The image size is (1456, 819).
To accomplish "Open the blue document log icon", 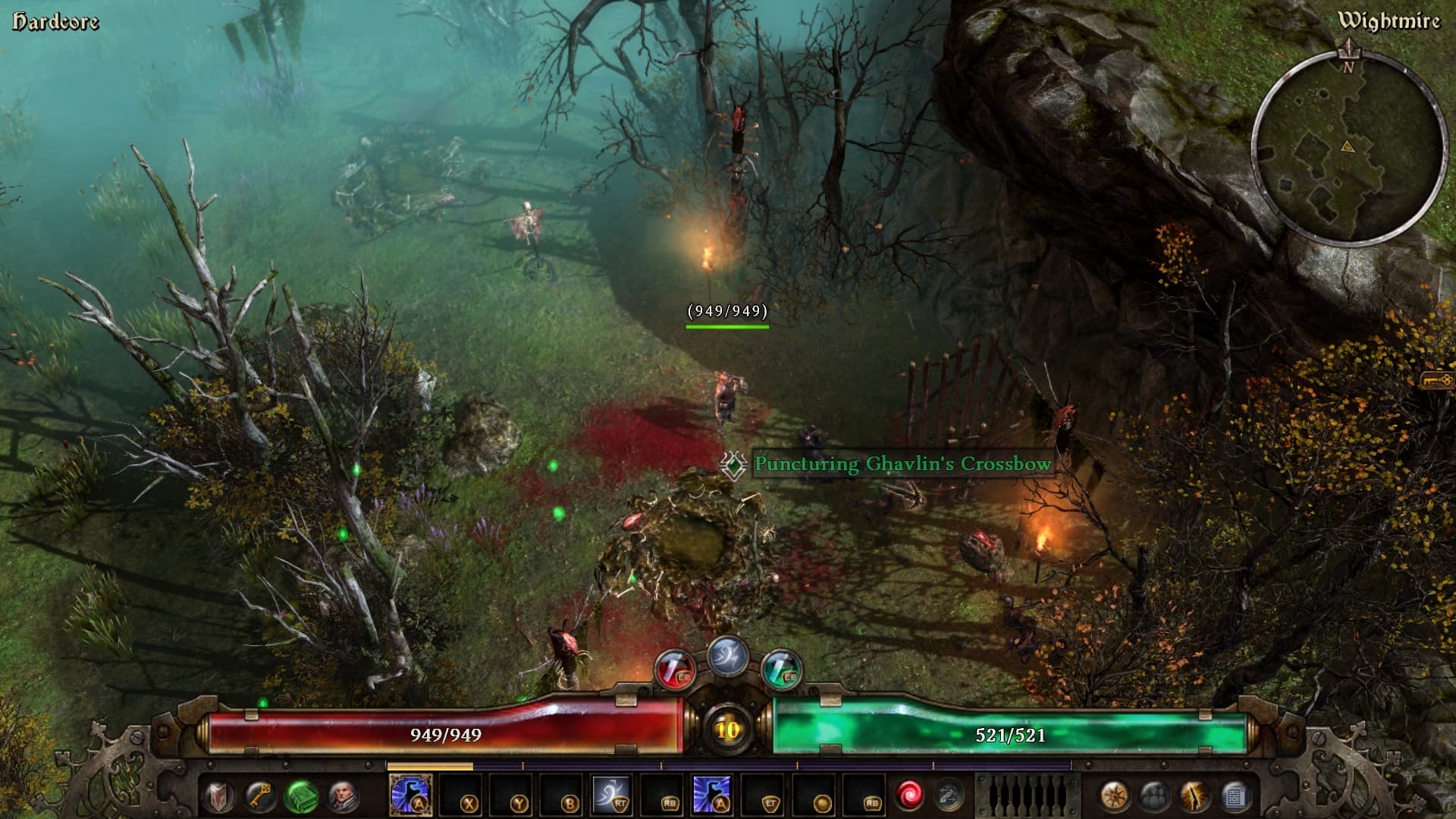I will (x=1235, y=796).
